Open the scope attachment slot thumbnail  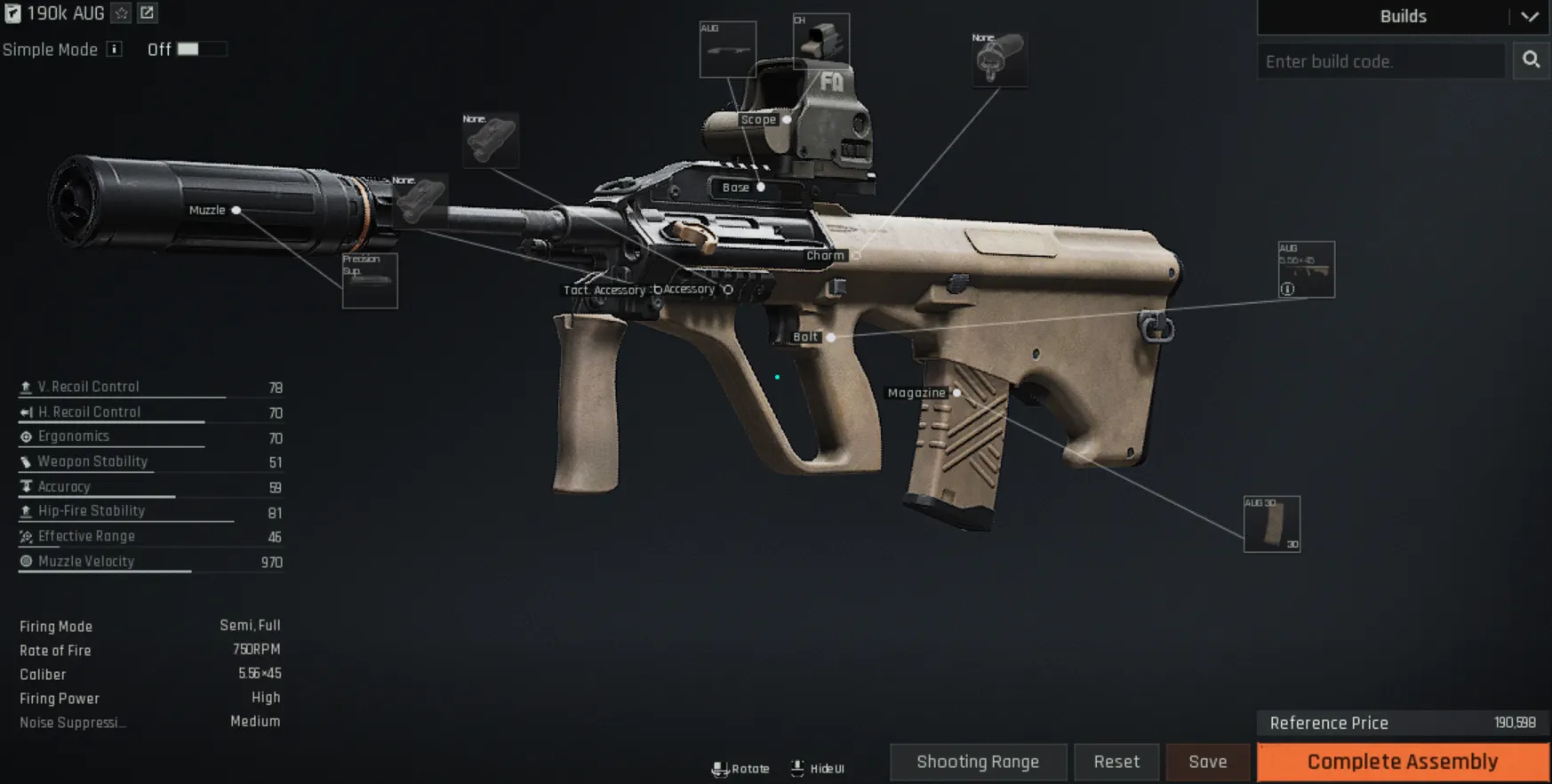(x=820, y=41)
